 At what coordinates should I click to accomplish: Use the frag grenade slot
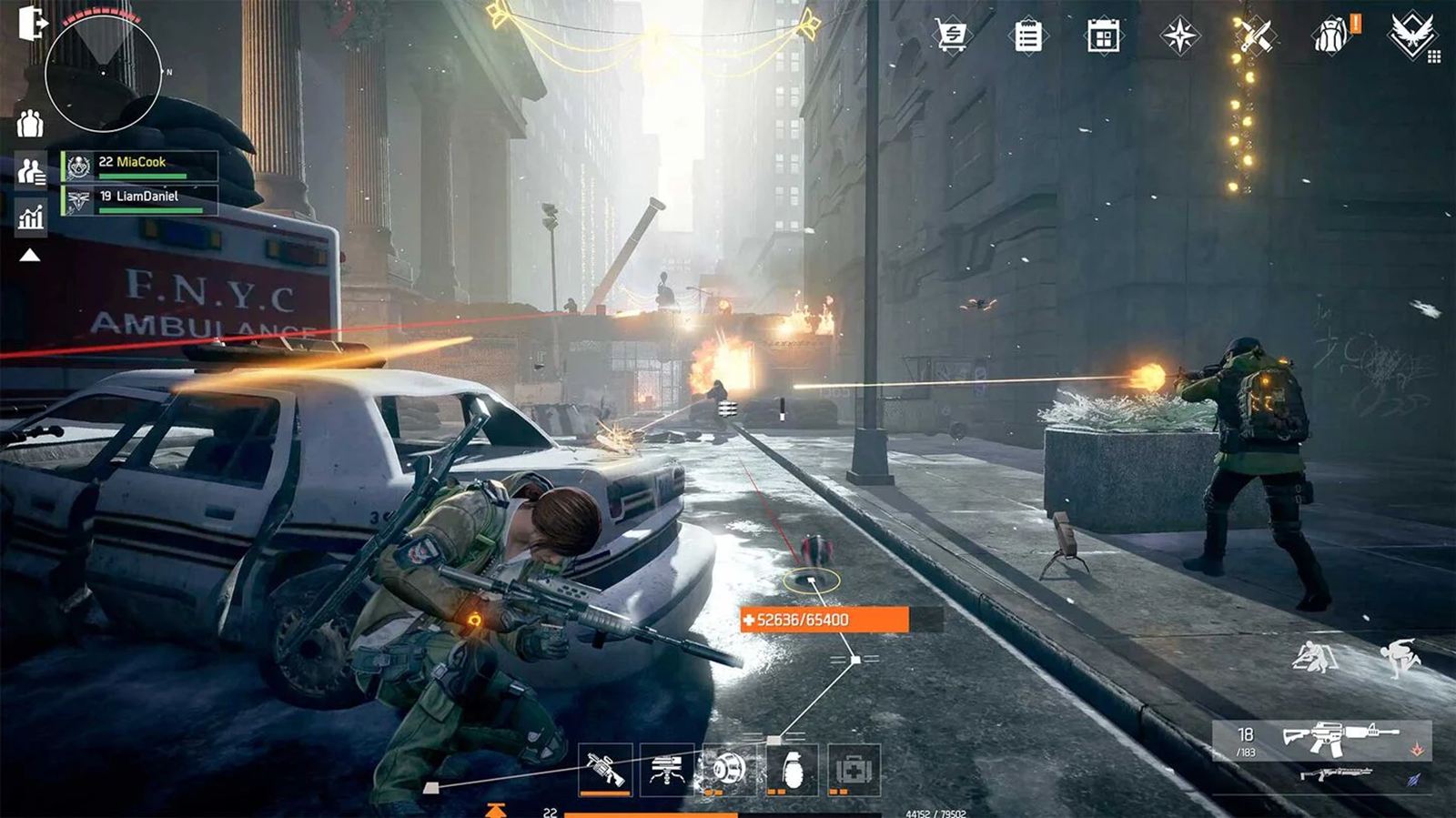pos(792,770)
